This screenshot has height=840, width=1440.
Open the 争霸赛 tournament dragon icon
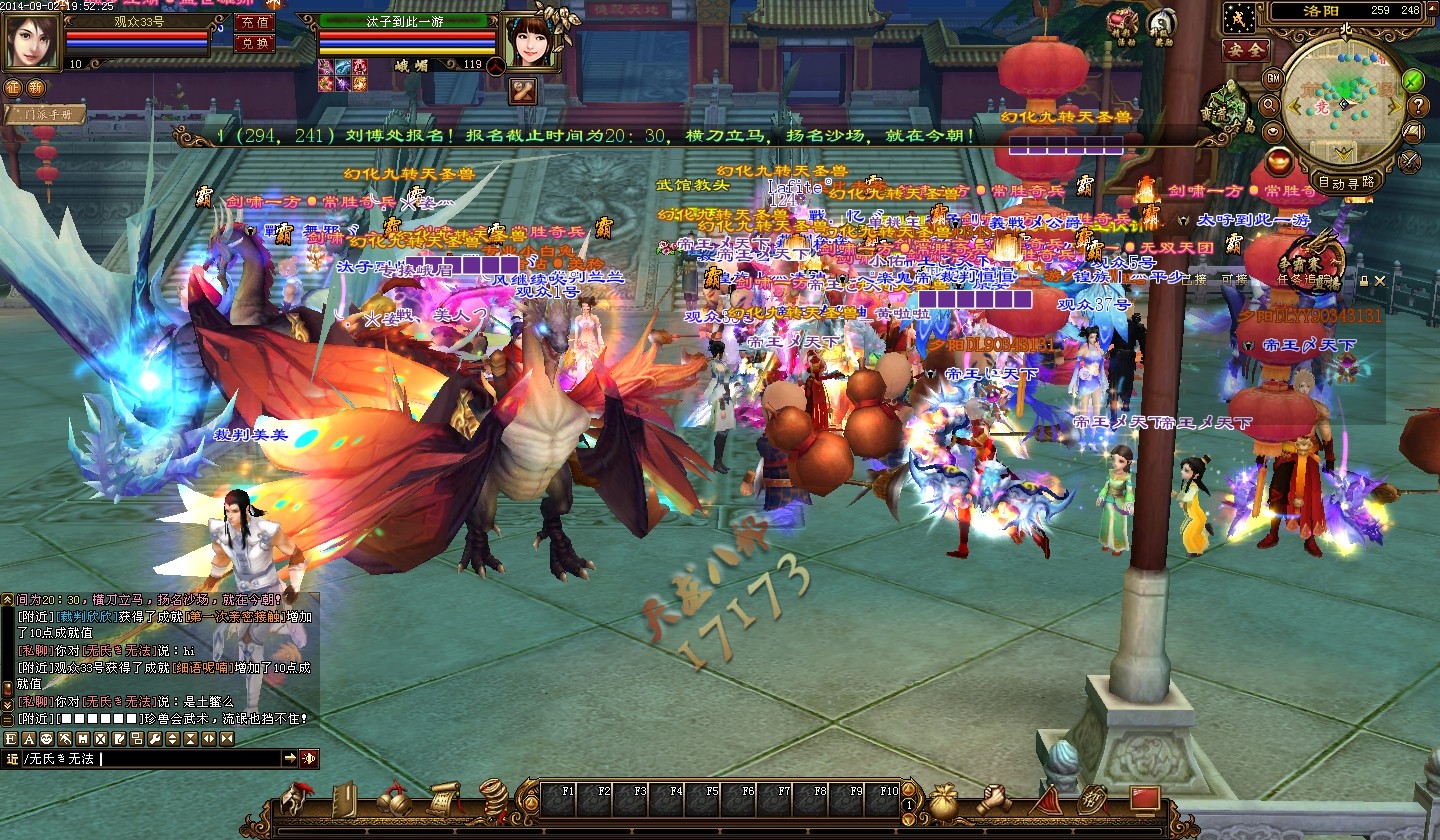click(1315, 258)
